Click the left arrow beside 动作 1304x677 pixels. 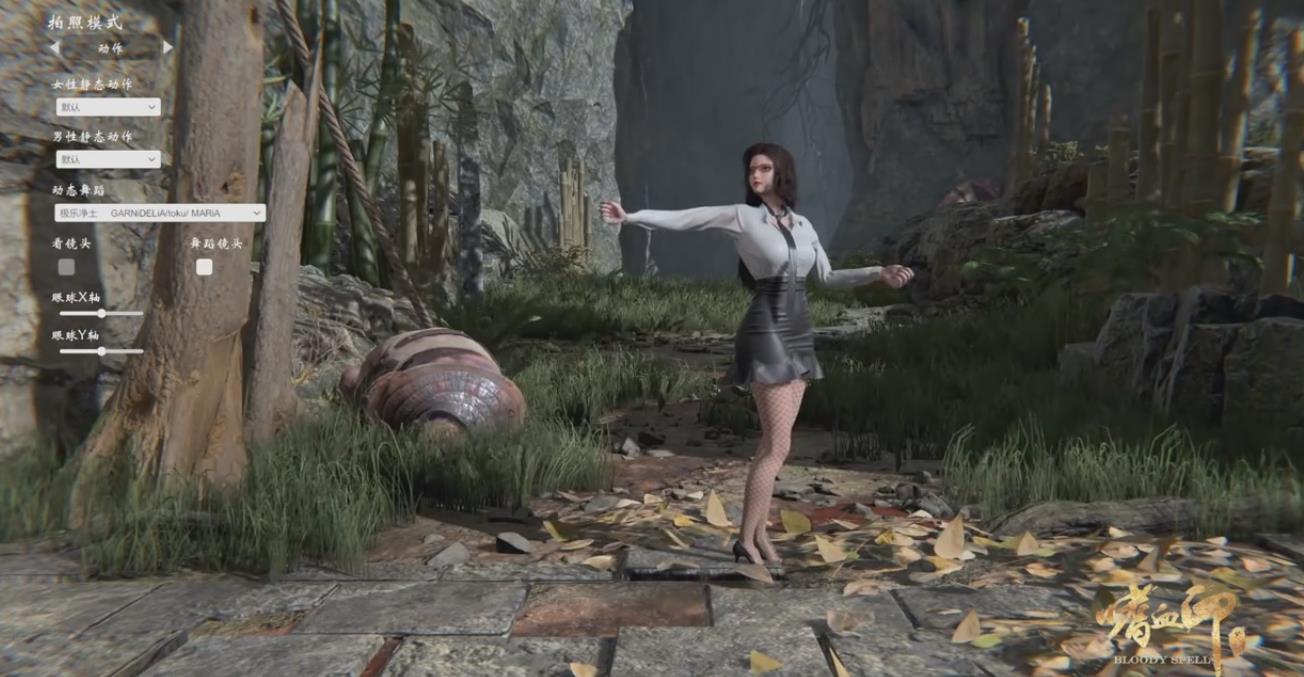coord(55,47)
